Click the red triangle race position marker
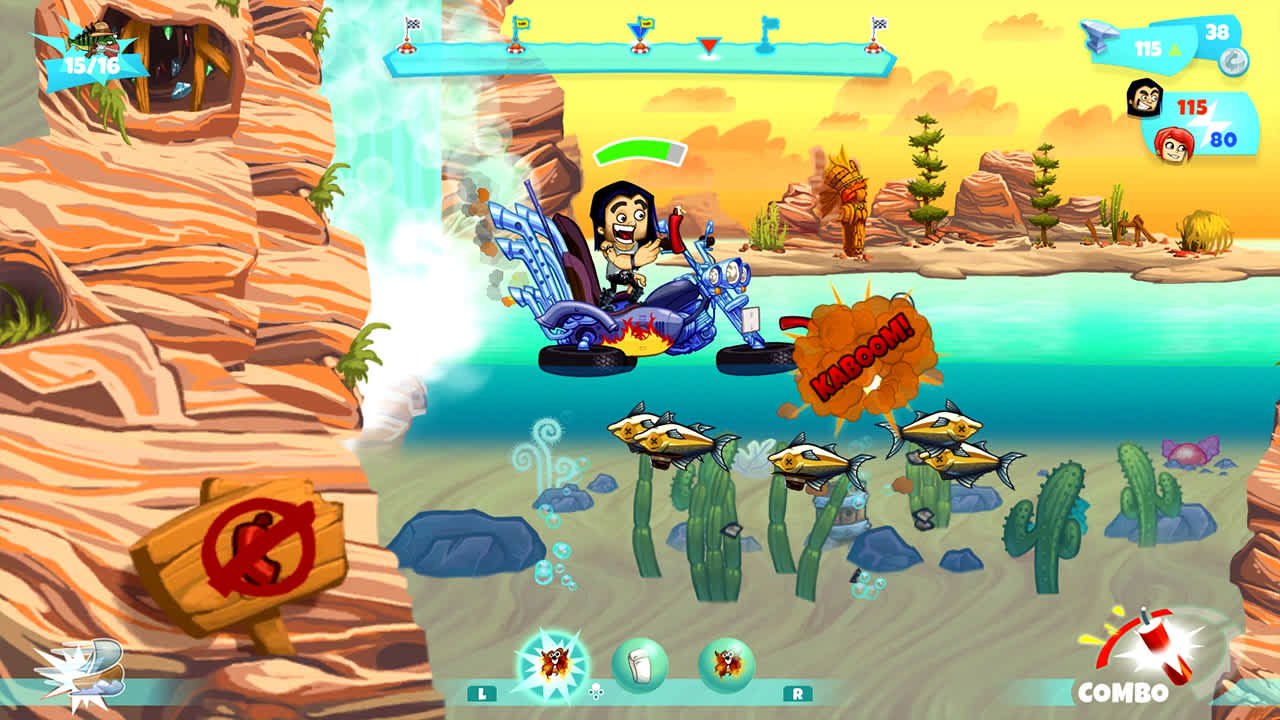The height and width of the screenshot is (720, 1280). 707,45
